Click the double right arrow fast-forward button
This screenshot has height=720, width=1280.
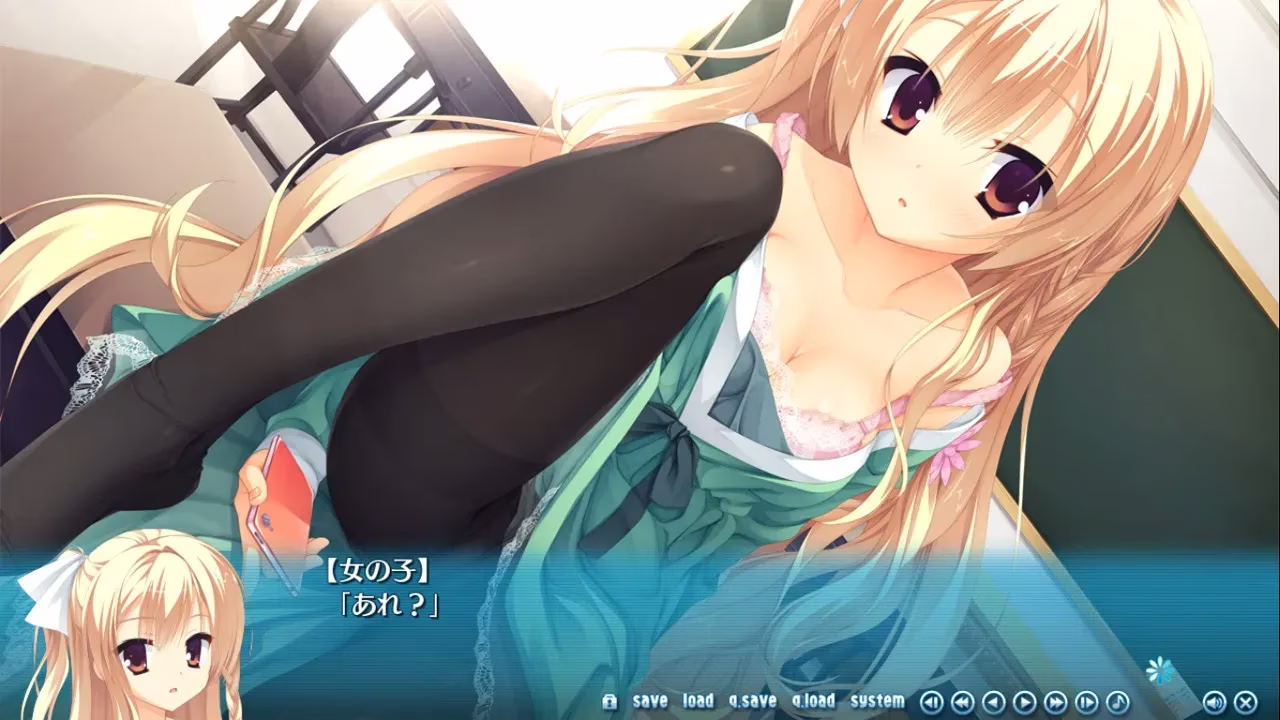tap(1055, 702)
